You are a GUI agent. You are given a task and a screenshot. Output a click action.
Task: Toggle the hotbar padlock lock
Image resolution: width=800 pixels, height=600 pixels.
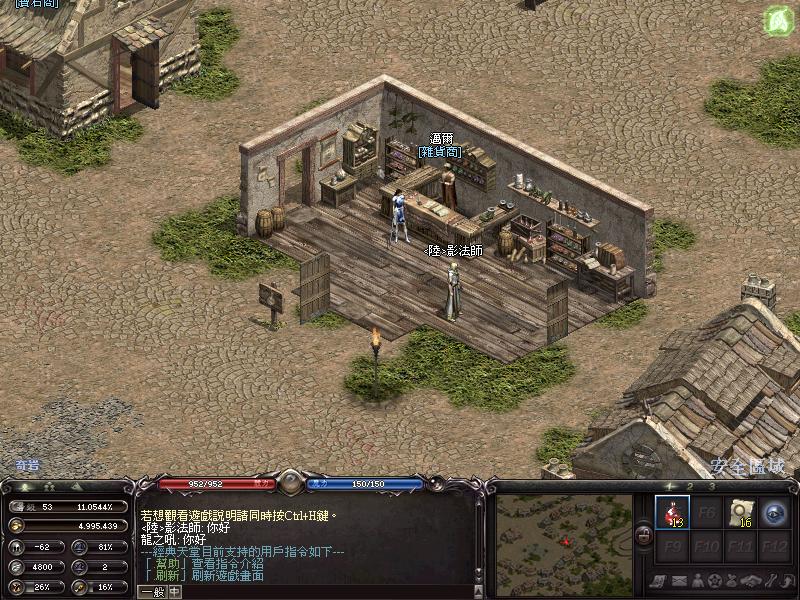point(644,536)
